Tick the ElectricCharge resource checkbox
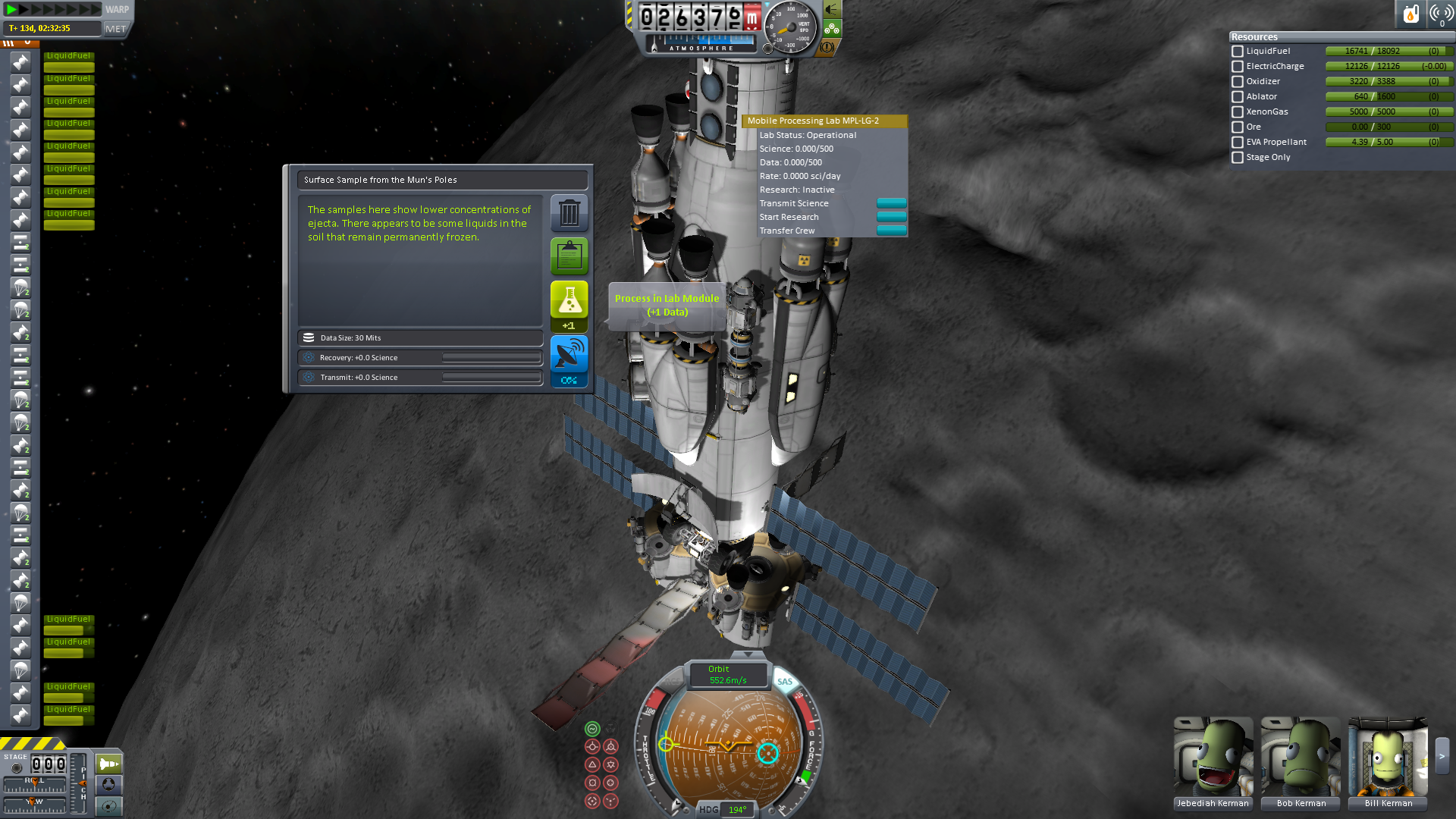Screen dimensions: 1456x819 click(x=1238, y=67)
